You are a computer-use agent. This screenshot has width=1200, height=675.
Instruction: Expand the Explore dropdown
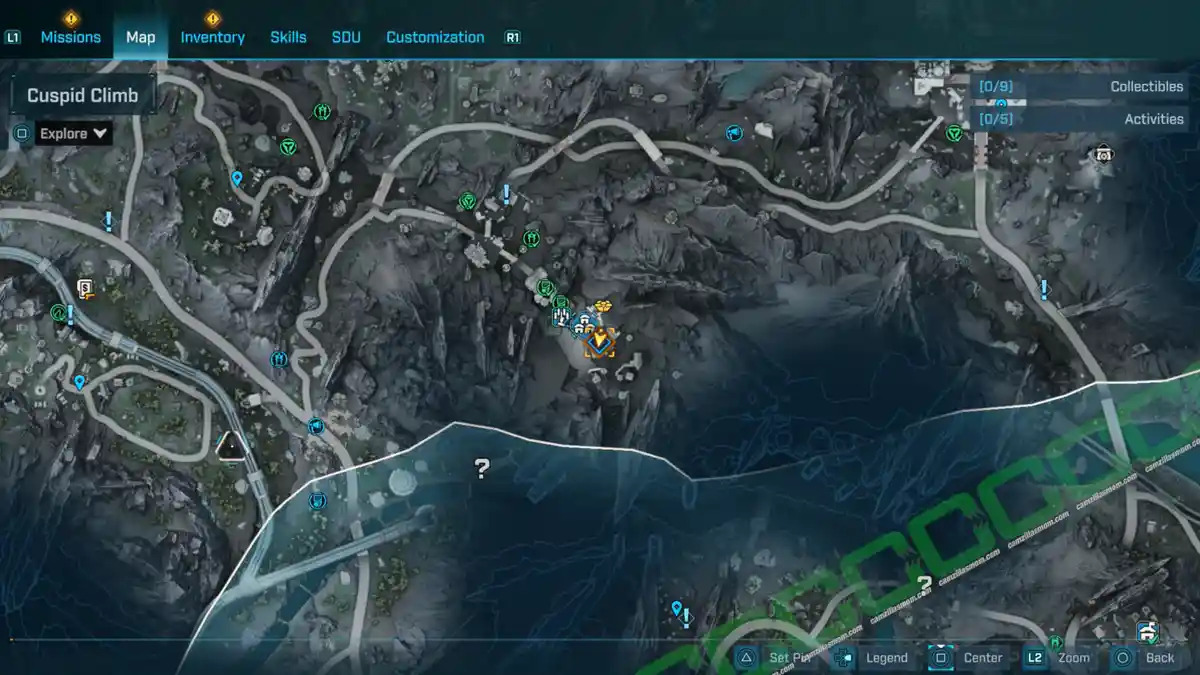73,133
